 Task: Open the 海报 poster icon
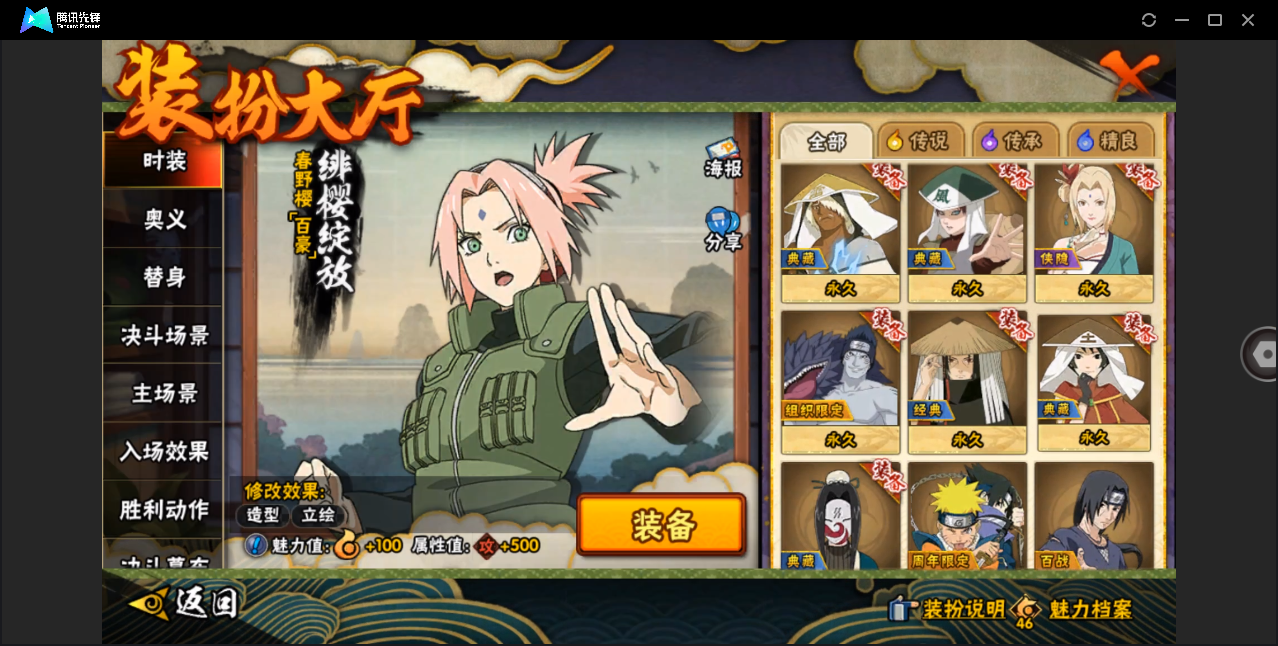coord(723,158)
